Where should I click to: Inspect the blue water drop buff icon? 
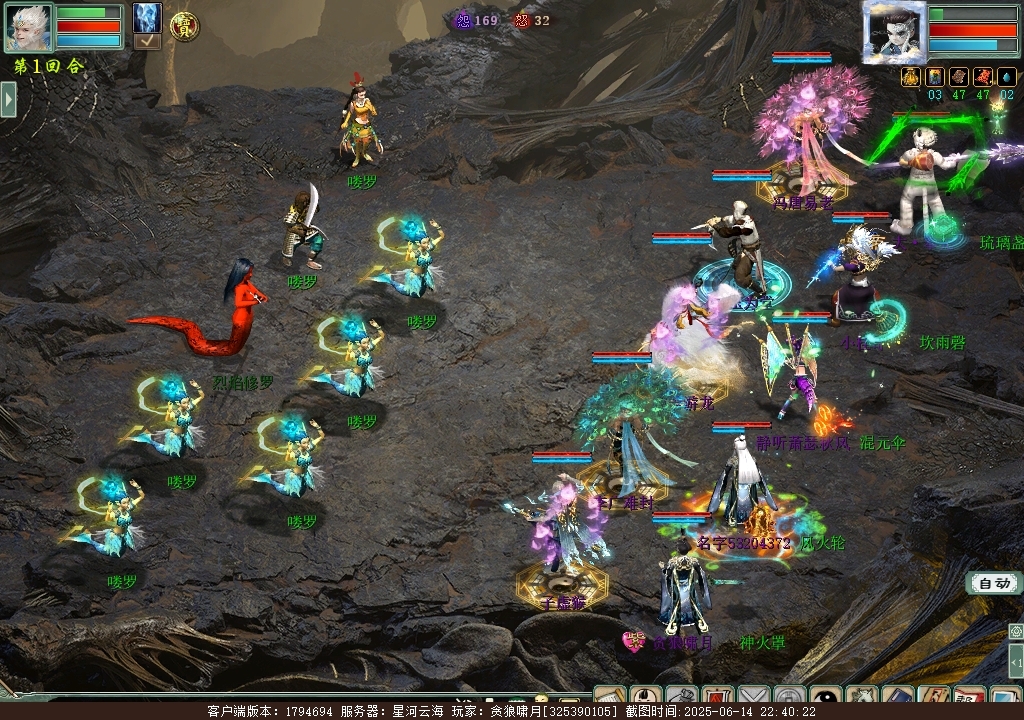pos(1007,77)
